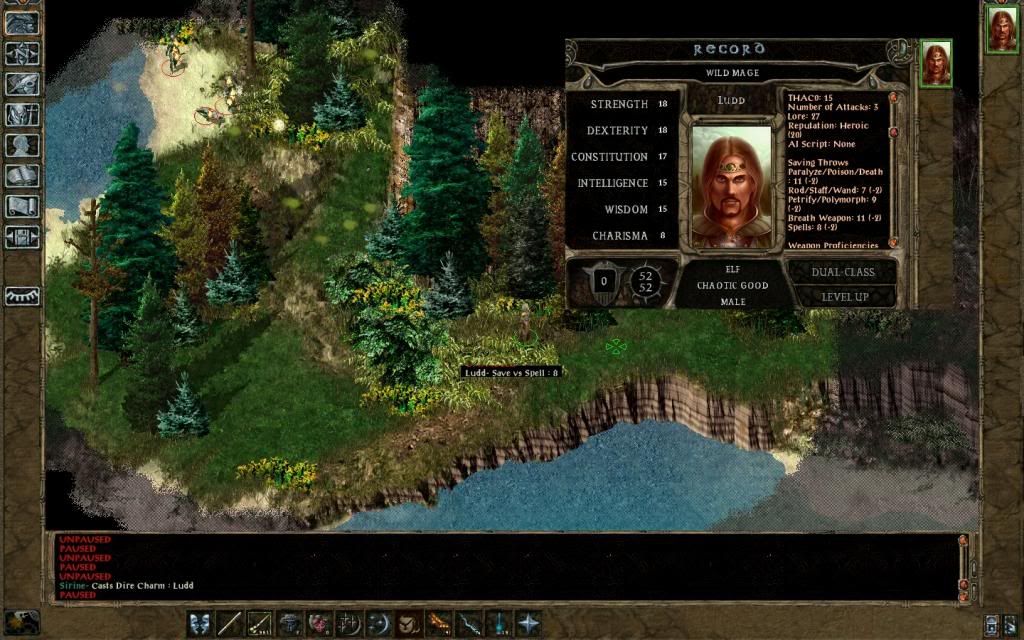Click the Level Up button

(844, 297)
